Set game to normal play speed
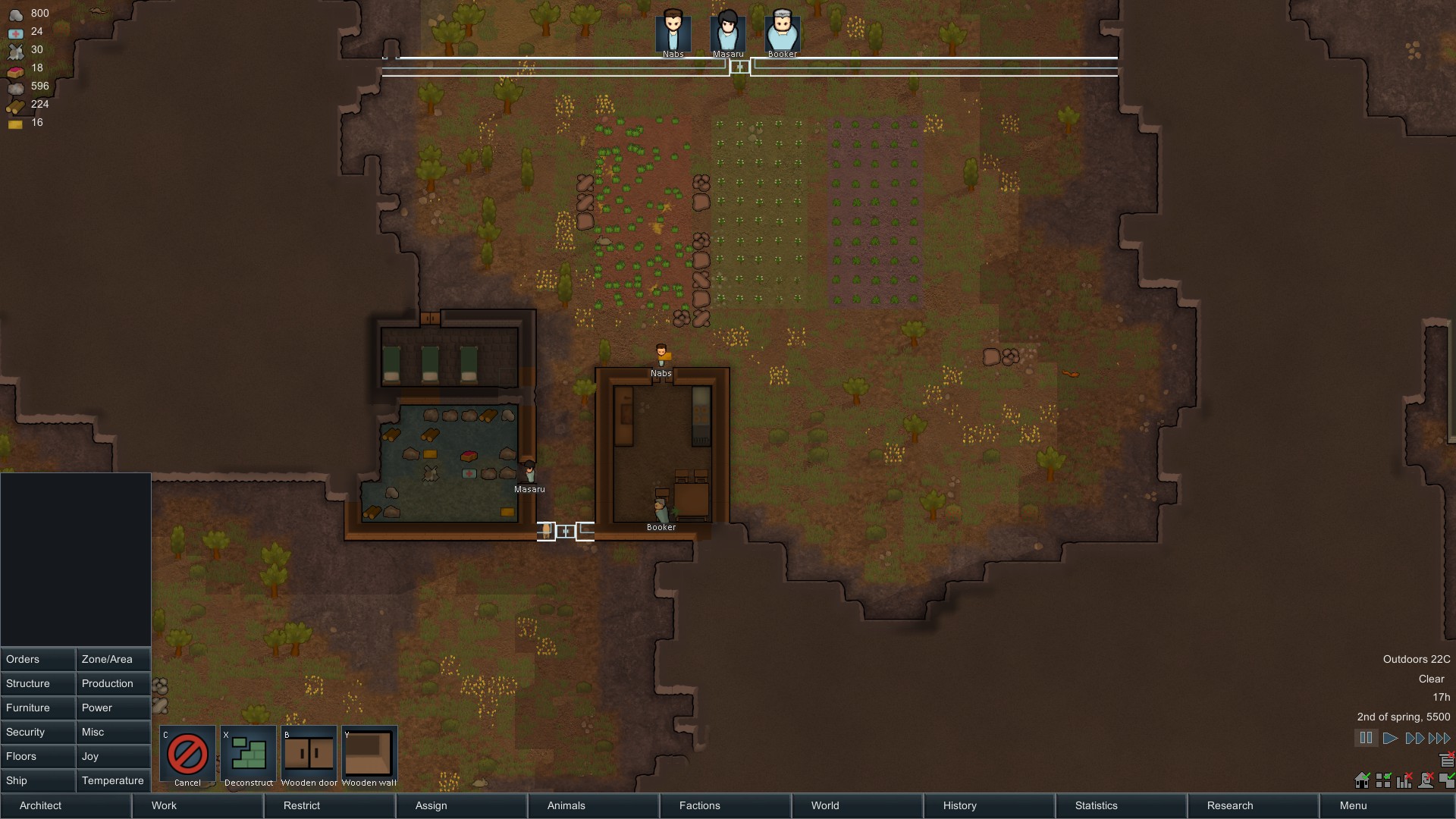This screenshot has width=1456, height=819. (1390, 738)
